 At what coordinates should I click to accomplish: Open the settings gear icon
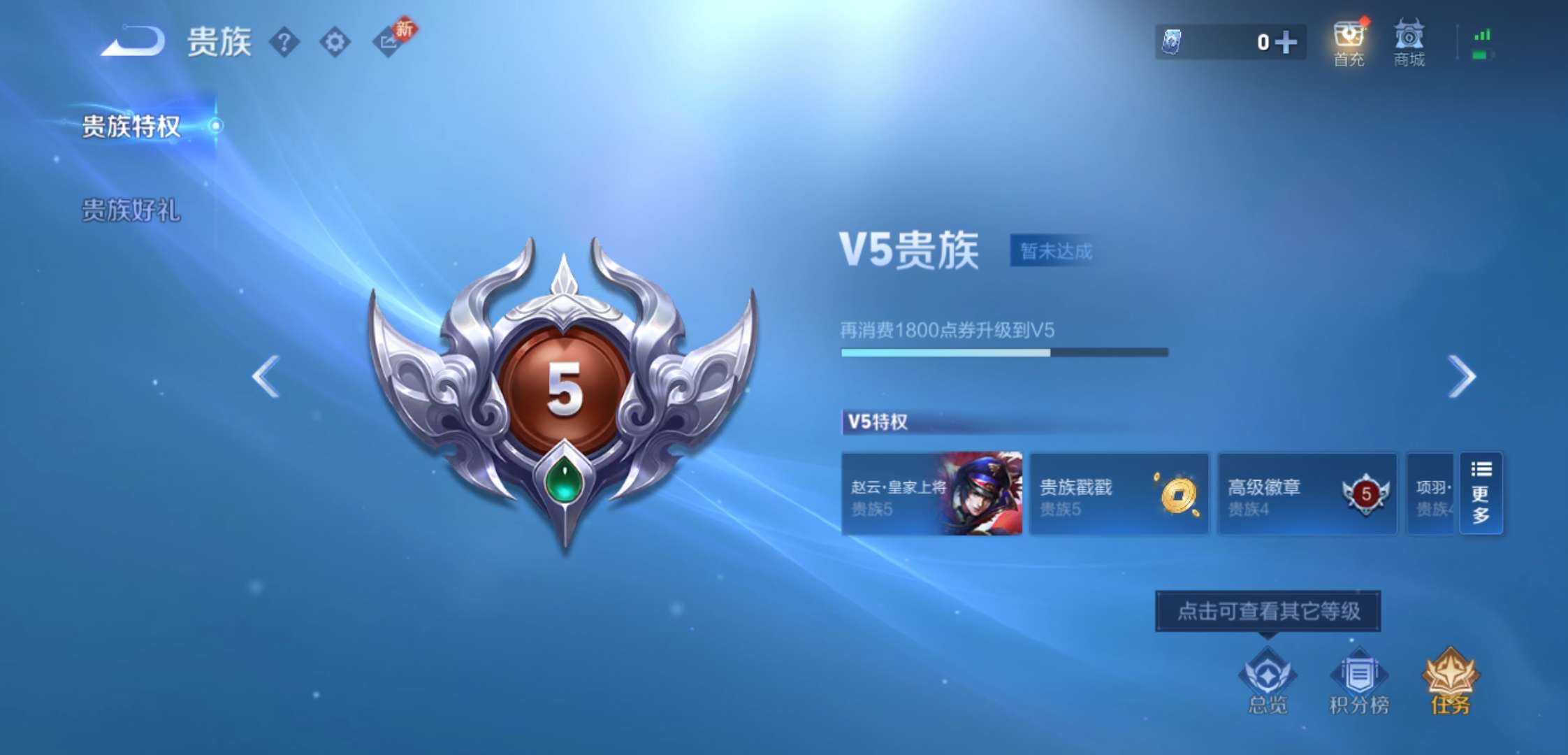[x=335, y=42]
